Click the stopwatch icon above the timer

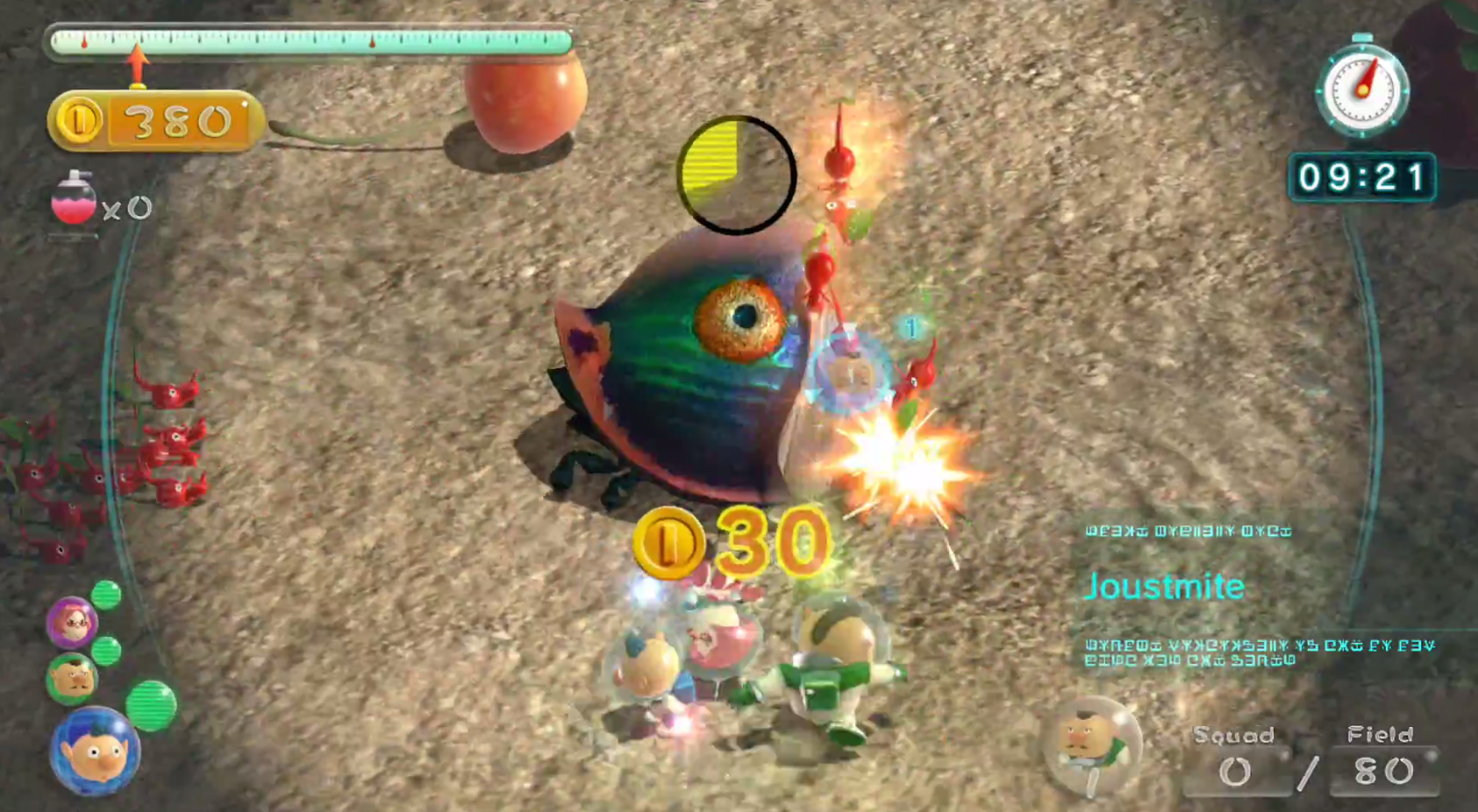tap(1361, 88)
